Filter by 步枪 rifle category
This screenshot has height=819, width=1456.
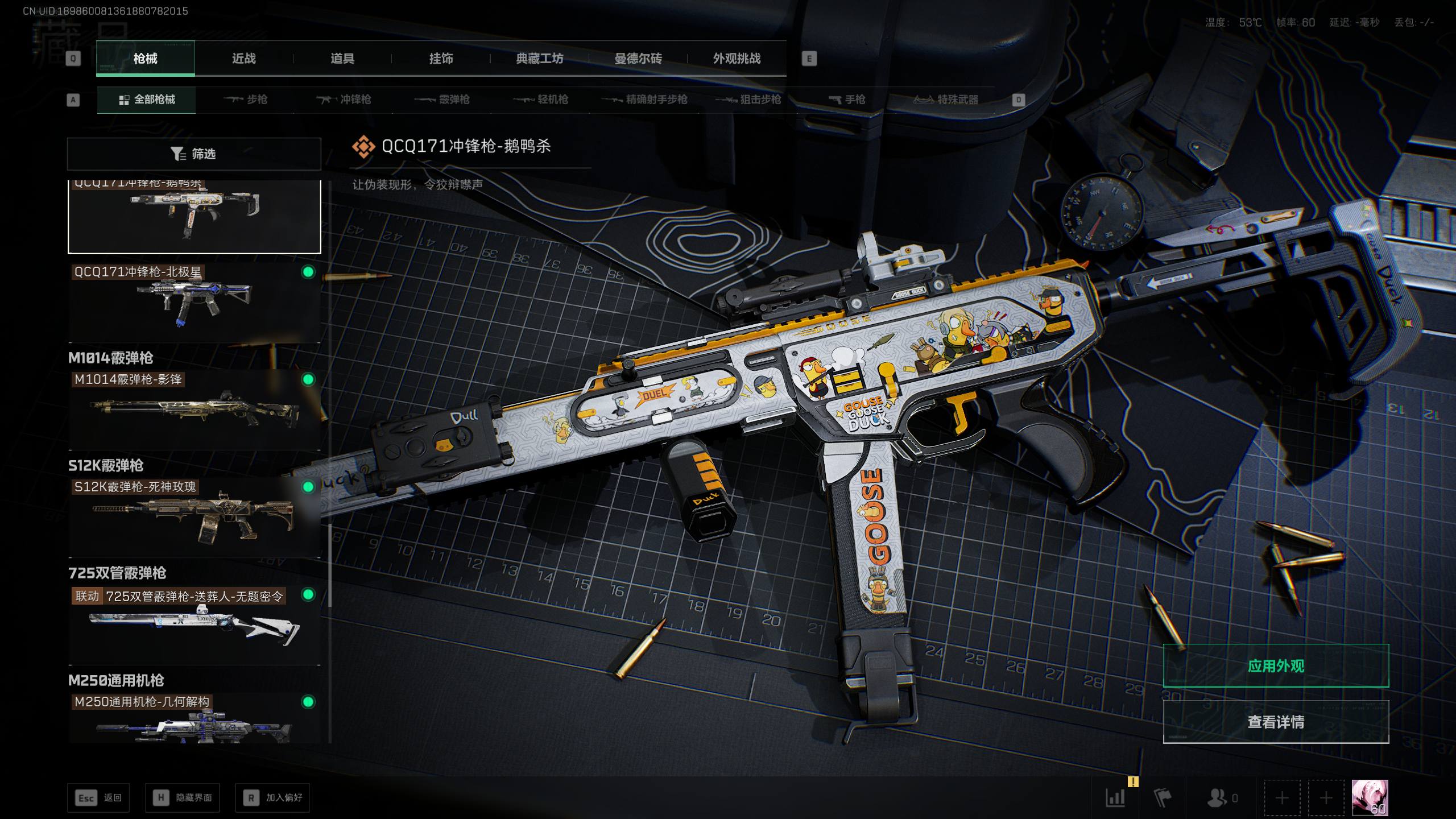[x=246, y=100]
